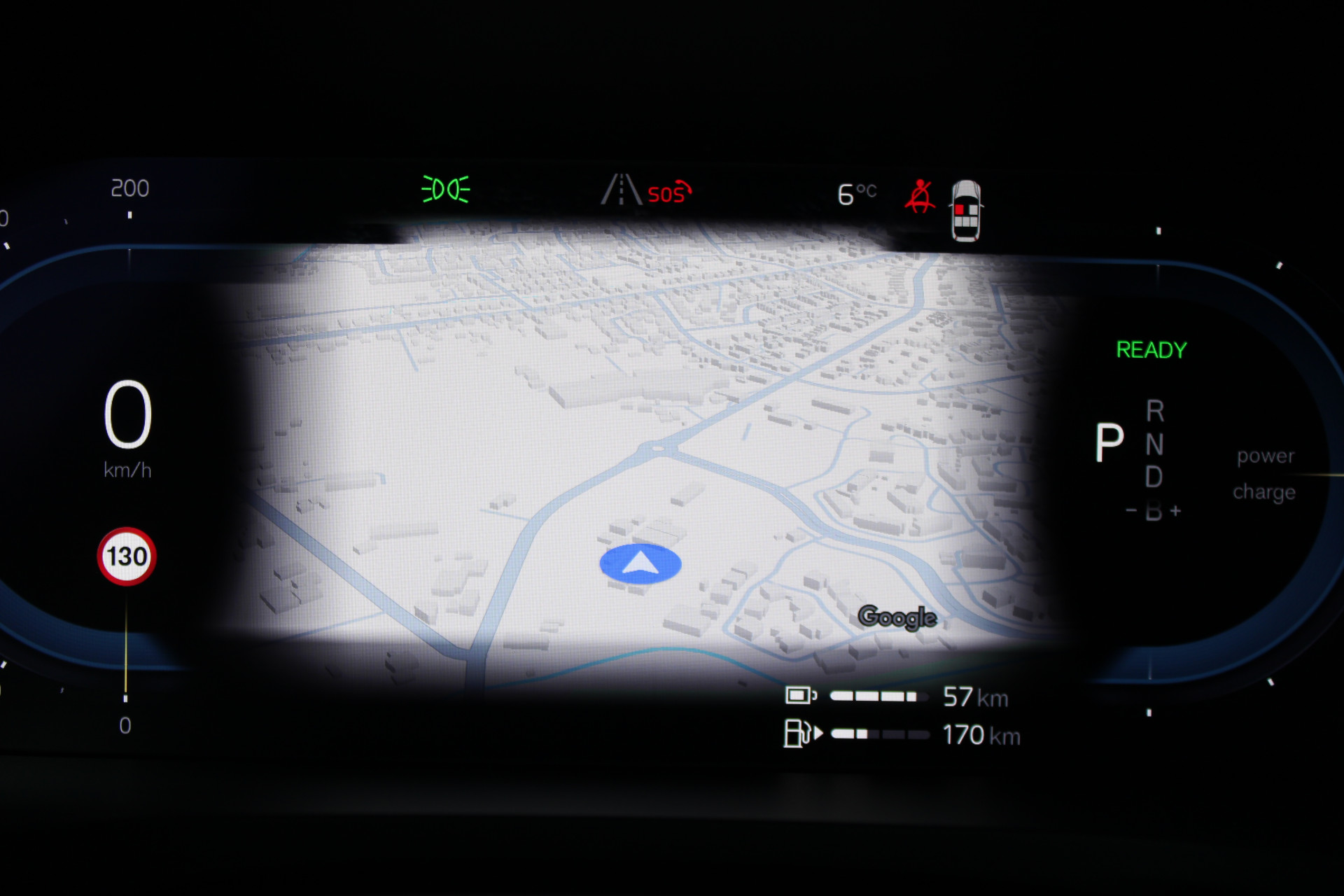Select the lane keeping assist icon
This screenshot has height=896, width=1344.
click(x=620, y=189)
